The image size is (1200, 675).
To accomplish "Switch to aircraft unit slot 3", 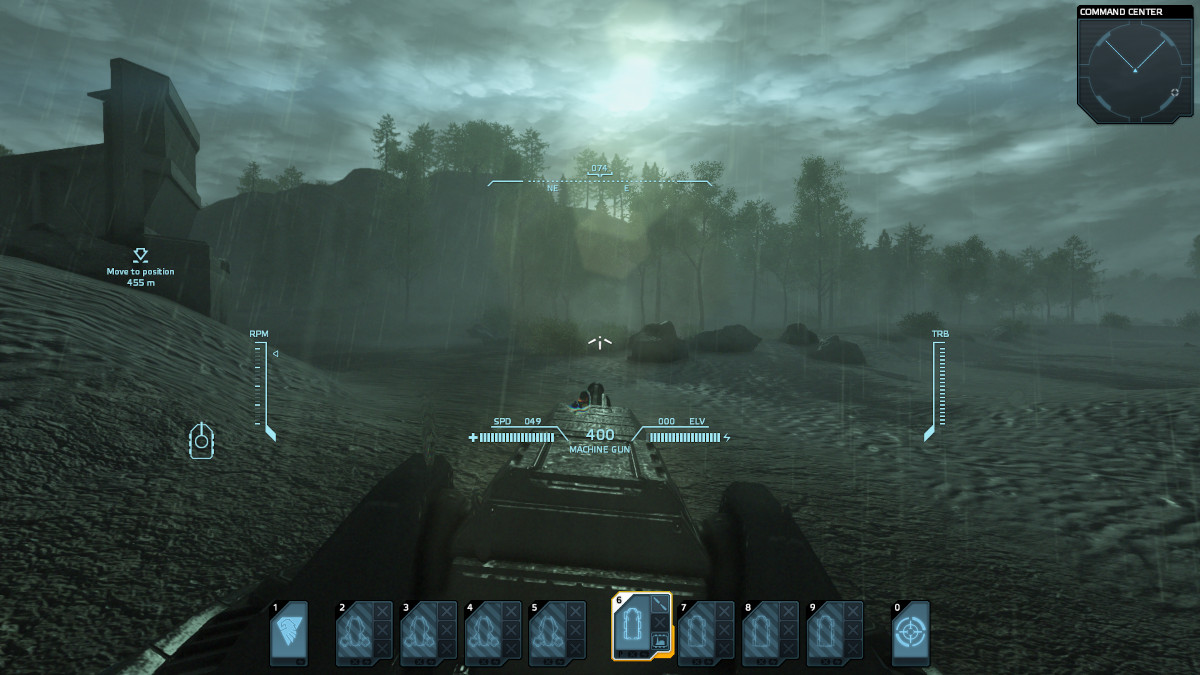I will pyautogui.click(x=419, y=633).
